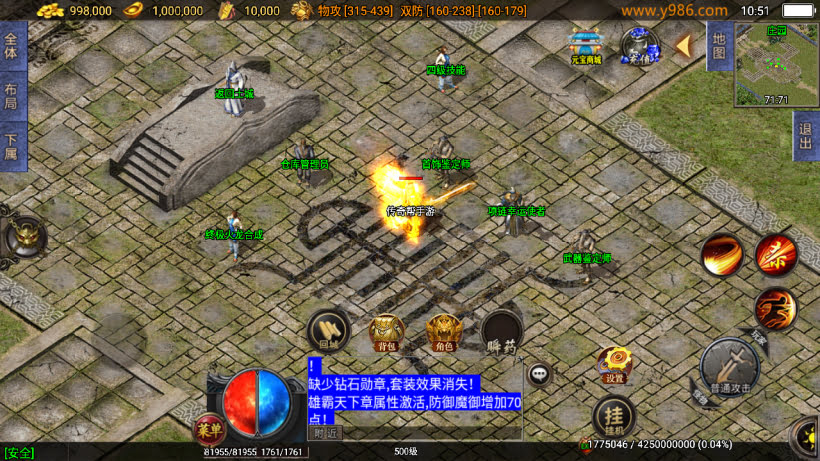Toggle 挂机 auto-battle mode

(x=613, y=414)
